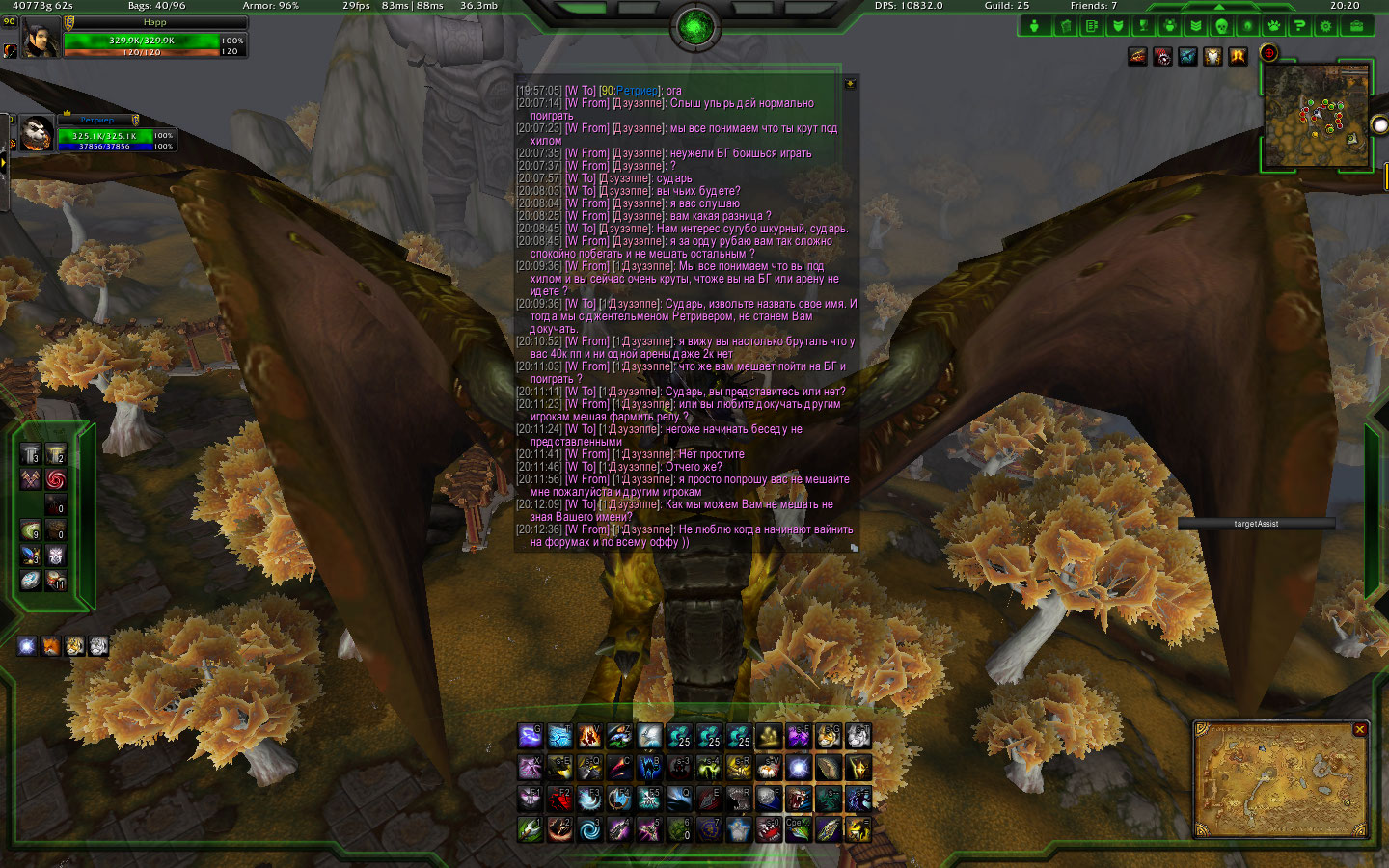Select the pet unit frame portrait
Screen dimensions: 1389x868
click(36, 133)
